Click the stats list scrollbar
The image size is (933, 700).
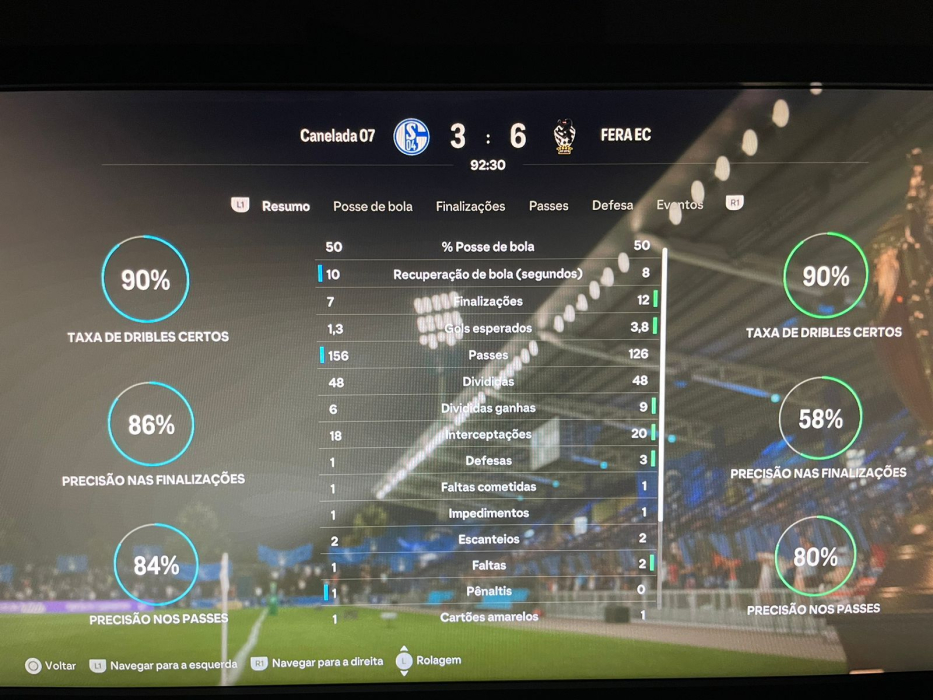pyautogui.click(x=663, y=420)
